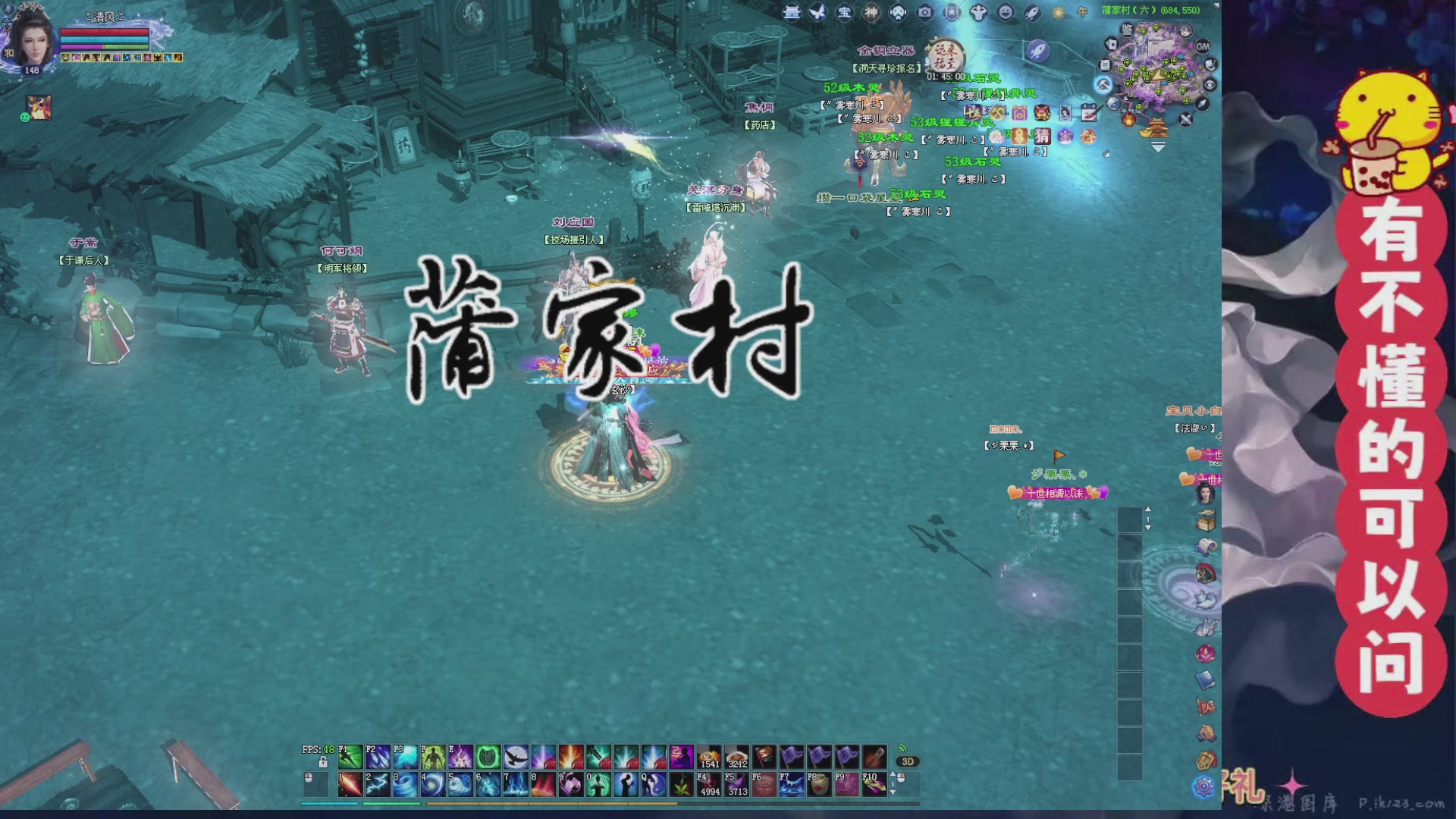Open the 宝 treasure menu in the top toolbar
Image resolution: width=1456 pixels, height=819 pixels.
(x=845, y=13)
